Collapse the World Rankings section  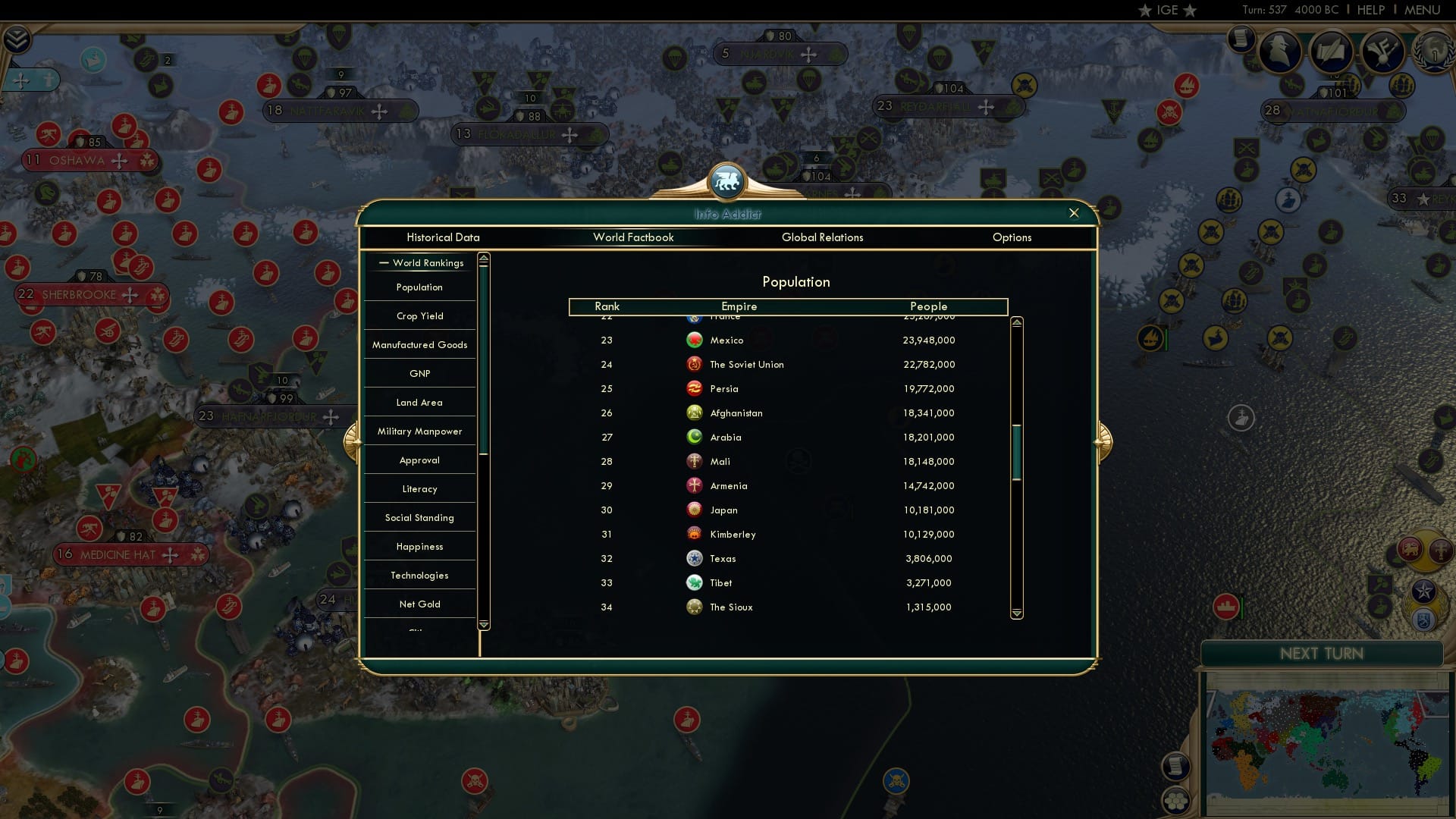(383, 262)
